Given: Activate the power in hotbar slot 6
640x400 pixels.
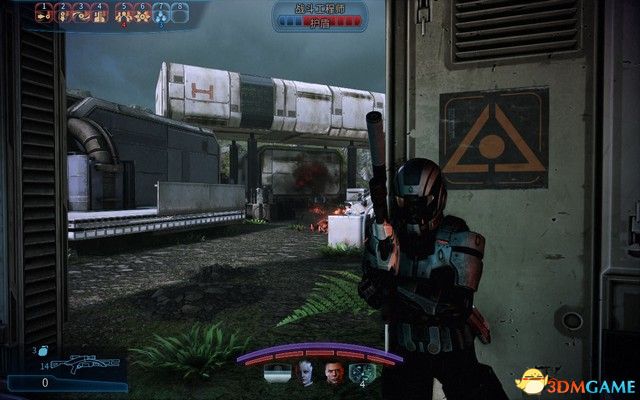Looking at the screenshot, I should (142, 15).
